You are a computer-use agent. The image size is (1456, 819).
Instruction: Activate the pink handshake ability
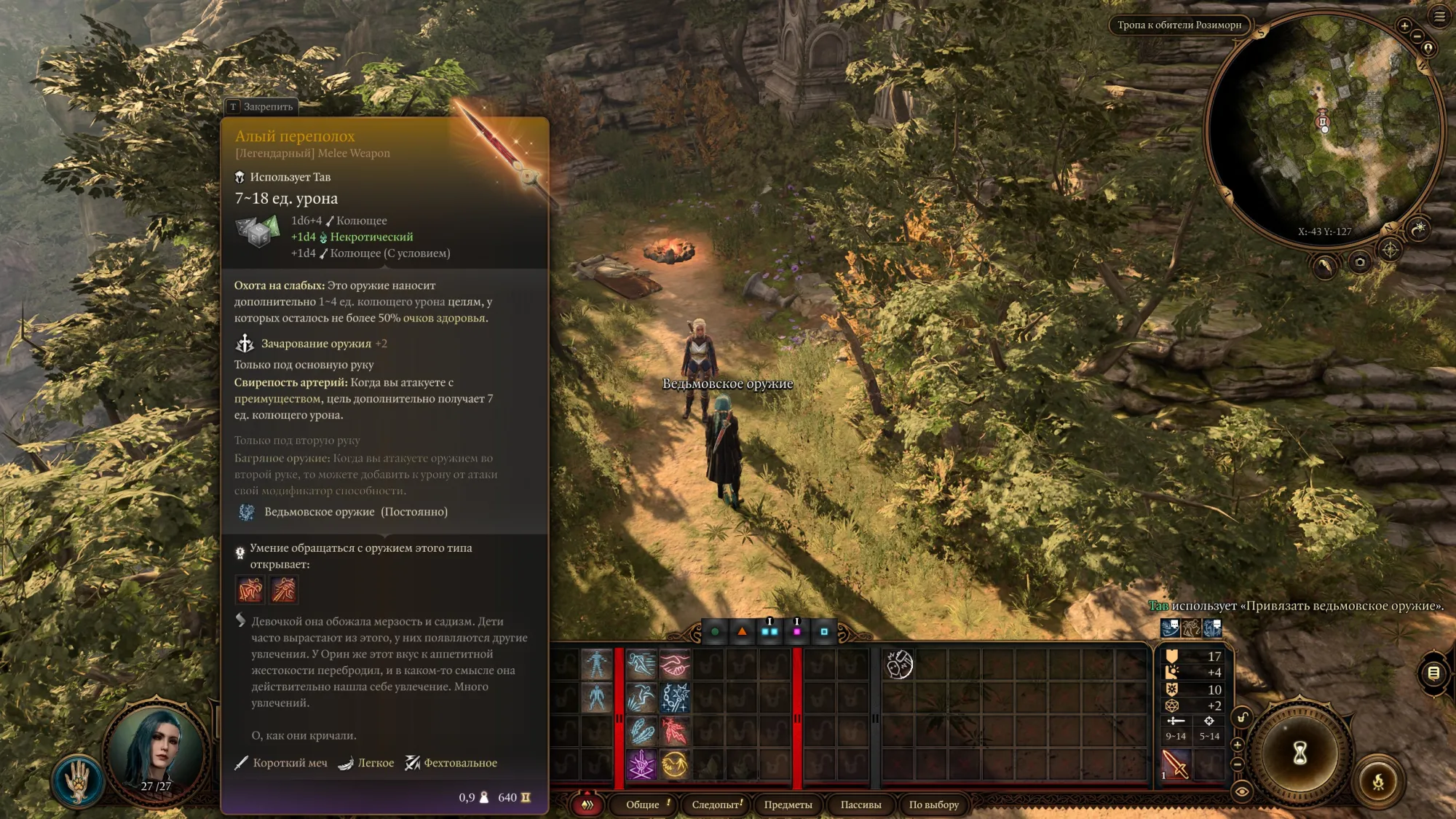pyautogui.click(x=675, y=664)
